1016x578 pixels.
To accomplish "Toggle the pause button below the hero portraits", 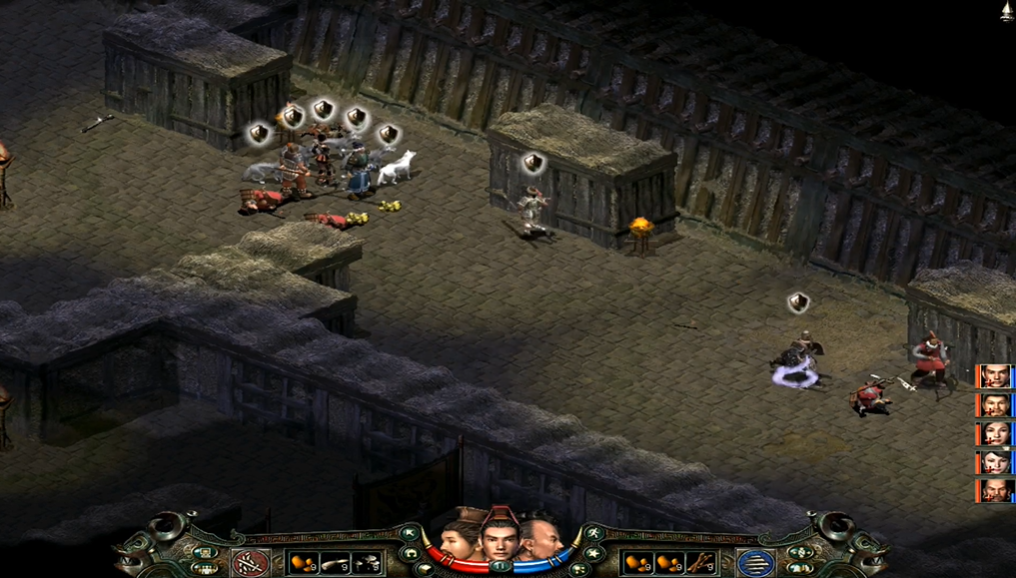I will coord(500,566).
